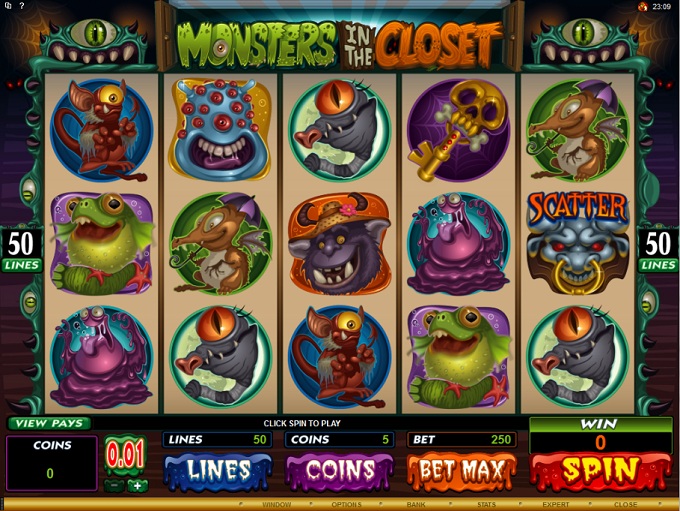
Task: Click the 0.01 coin value chip
Action: click(125, 456)
